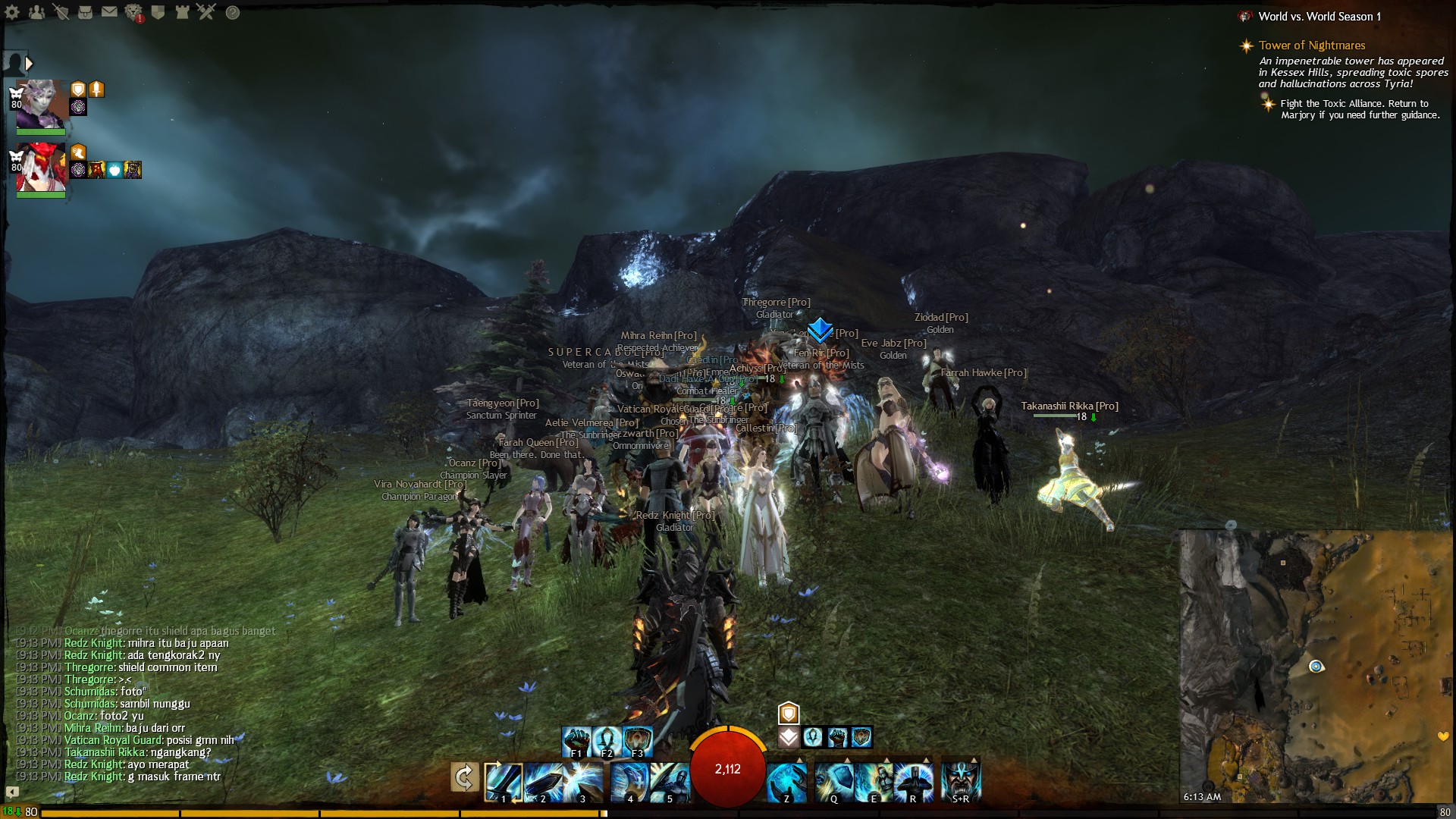Open the contacts and friends panel
Image resolution: width=1456 pixels, height=819 pixels.
coord(36,12)
